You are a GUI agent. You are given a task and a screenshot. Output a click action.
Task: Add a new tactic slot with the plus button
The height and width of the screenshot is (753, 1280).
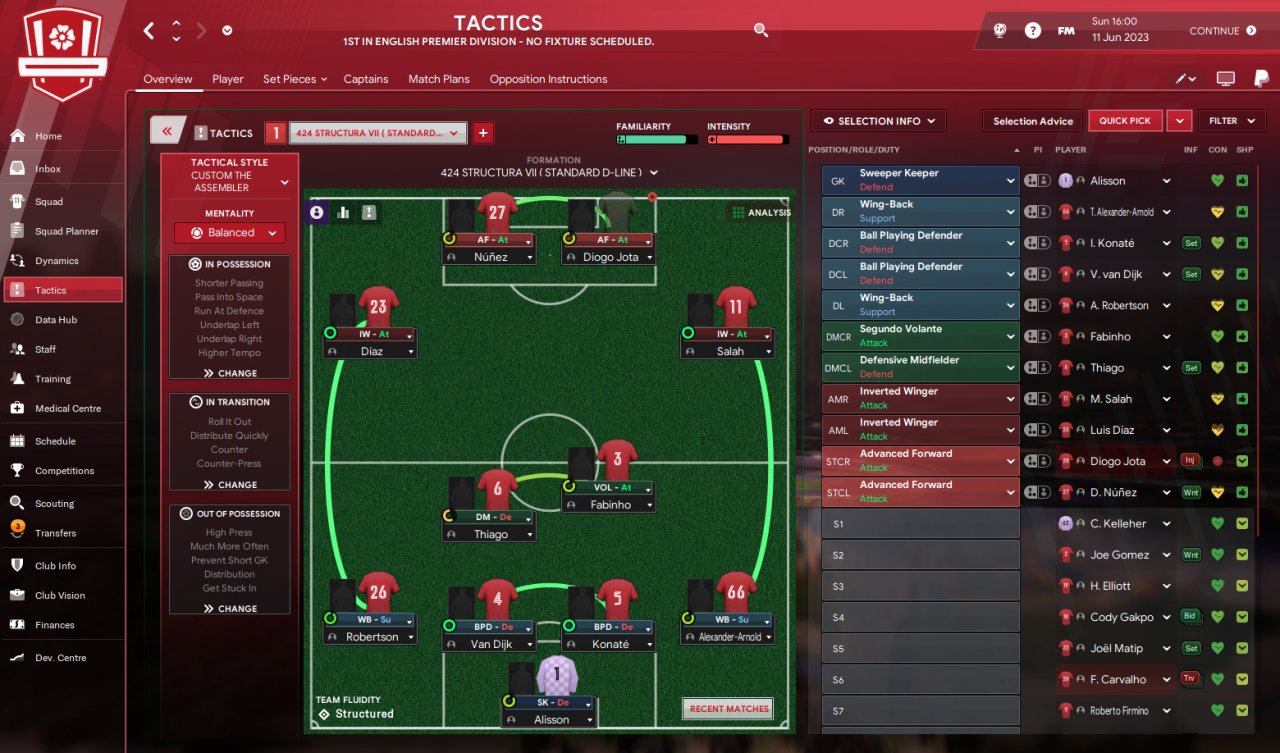[x=483, y=133]
